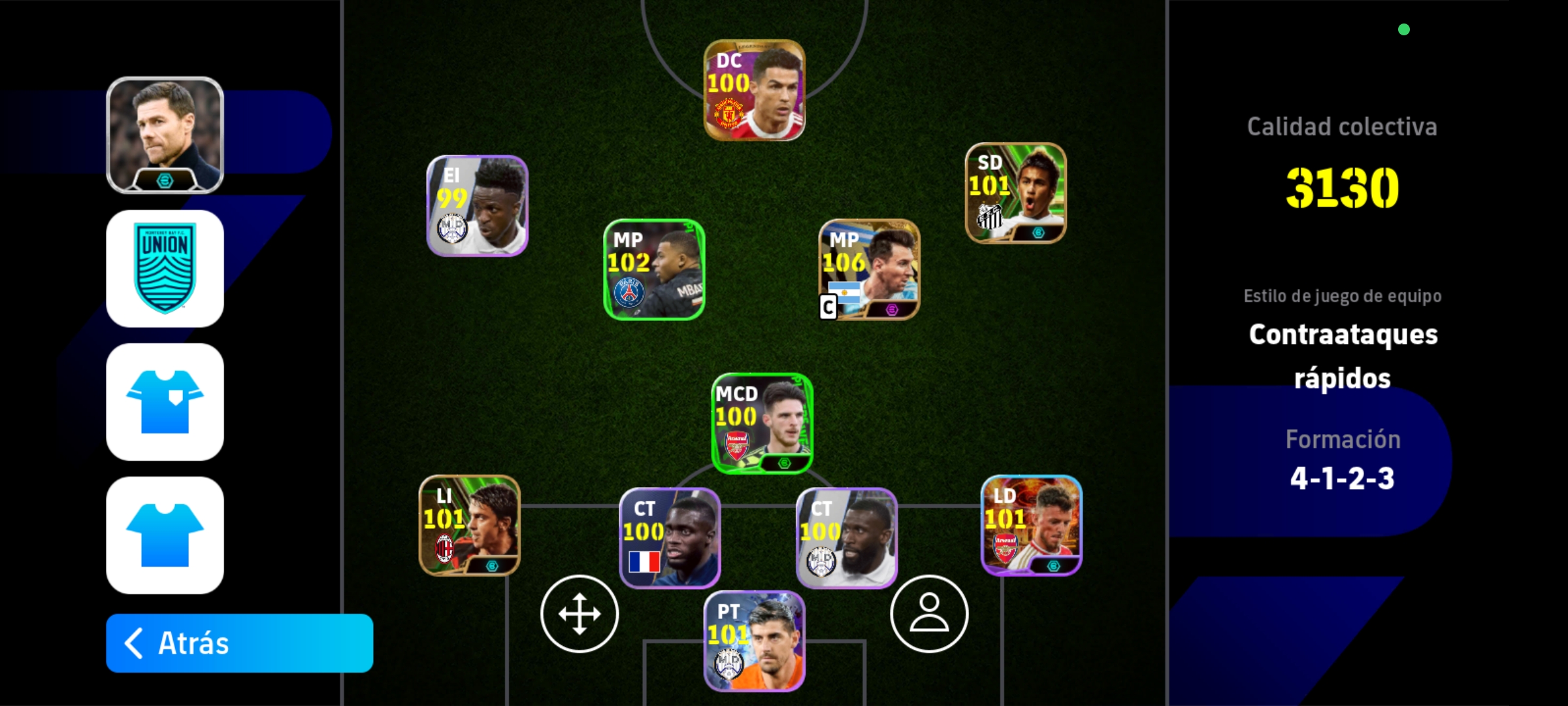
Task: Pick the MP 102 midfielder card
Action: click(654, 269)
